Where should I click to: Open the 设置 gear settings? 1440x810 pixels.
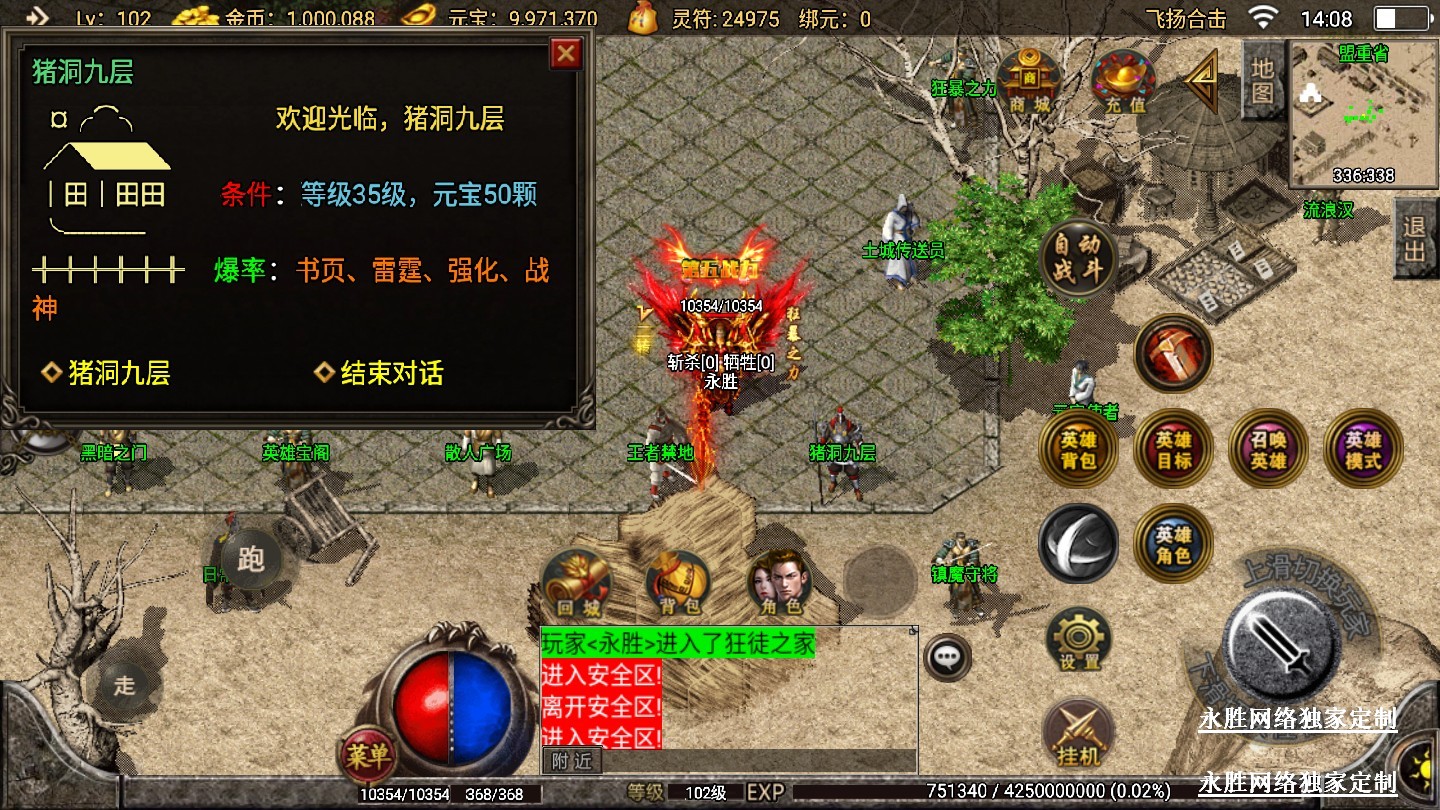click(x=1079, y=641)
